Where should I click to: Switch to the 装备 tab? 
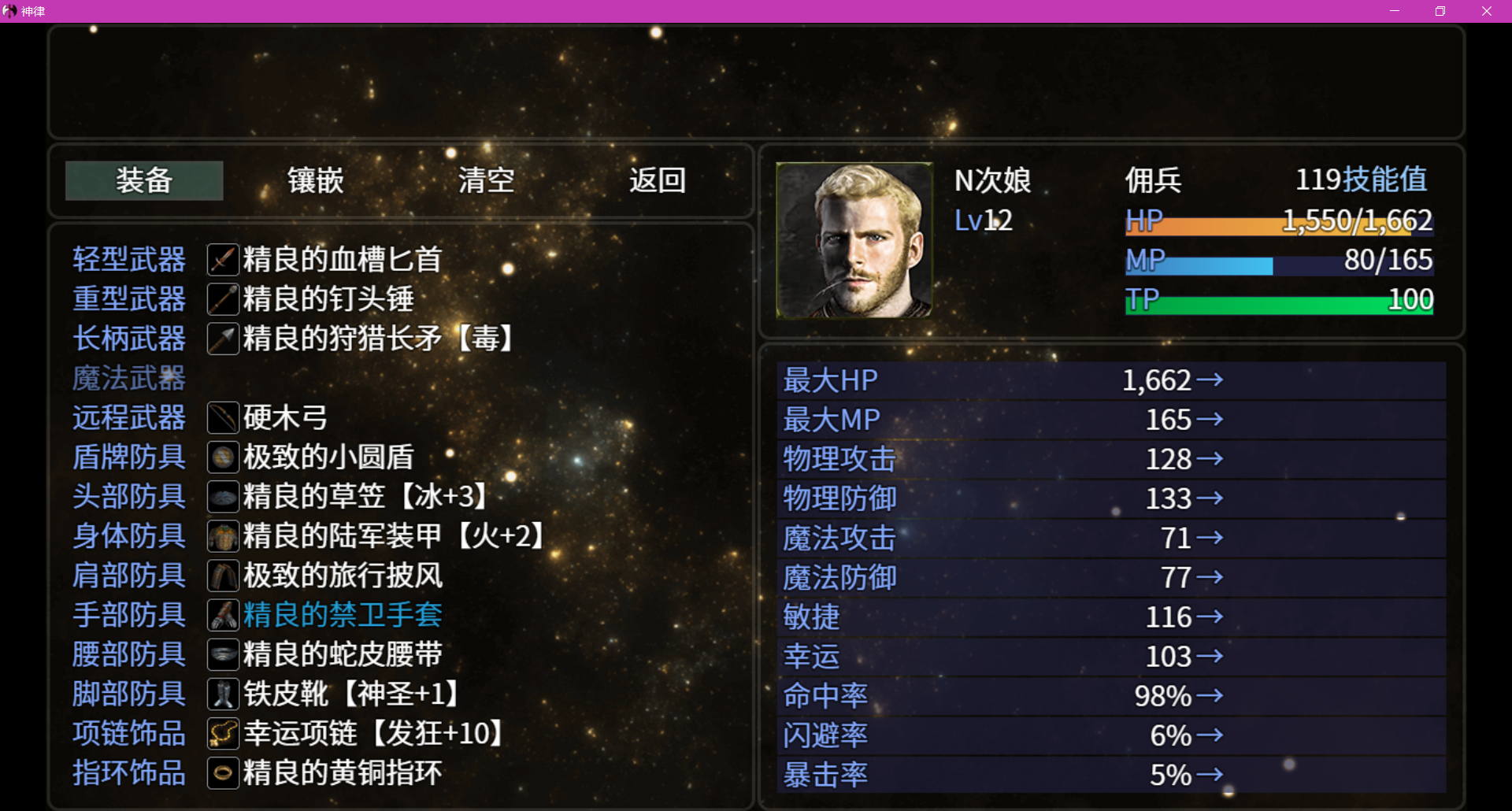[x=143, y=180]
